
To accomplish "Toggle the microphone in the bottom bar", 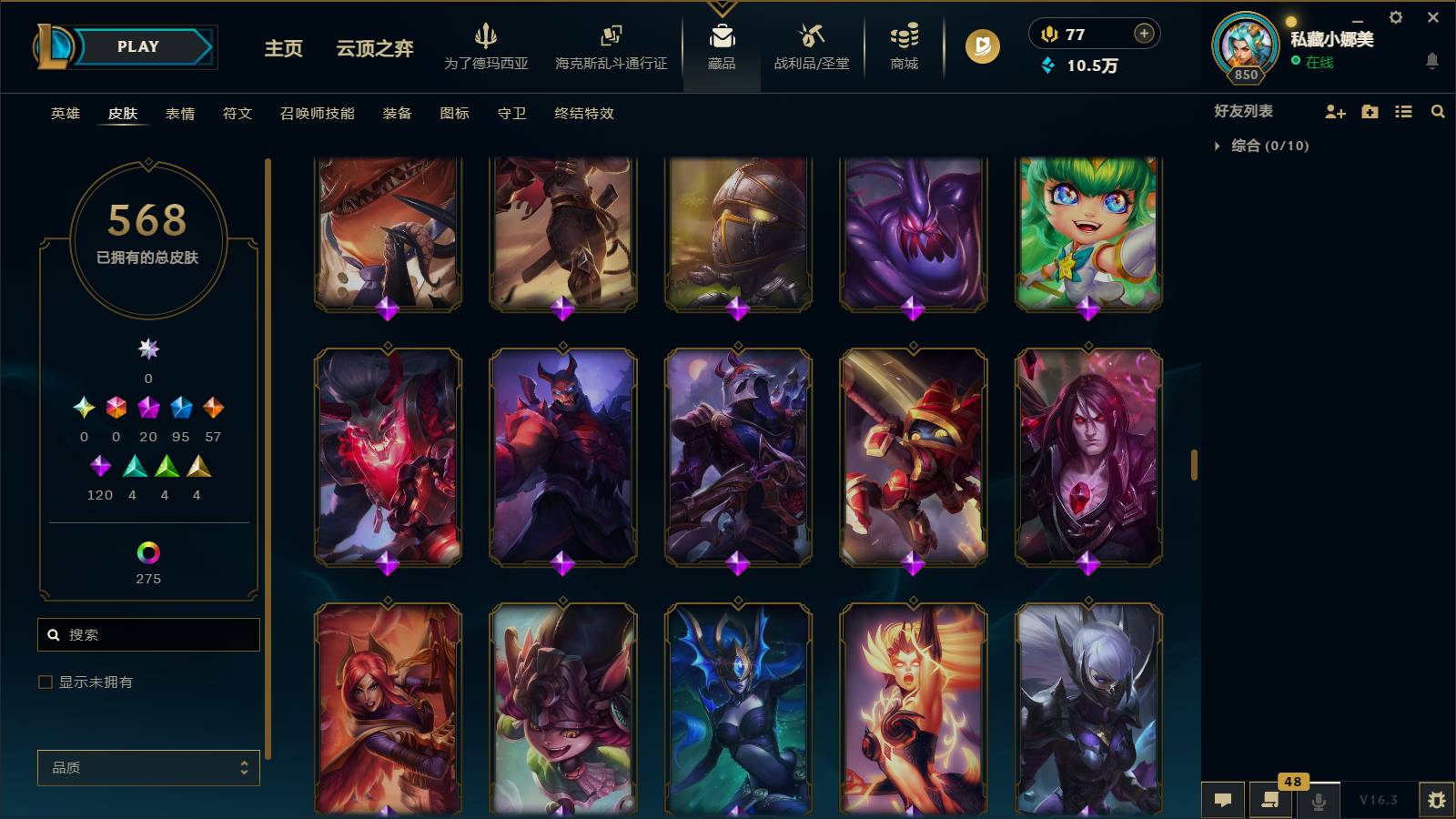I will pos(1318,800).
